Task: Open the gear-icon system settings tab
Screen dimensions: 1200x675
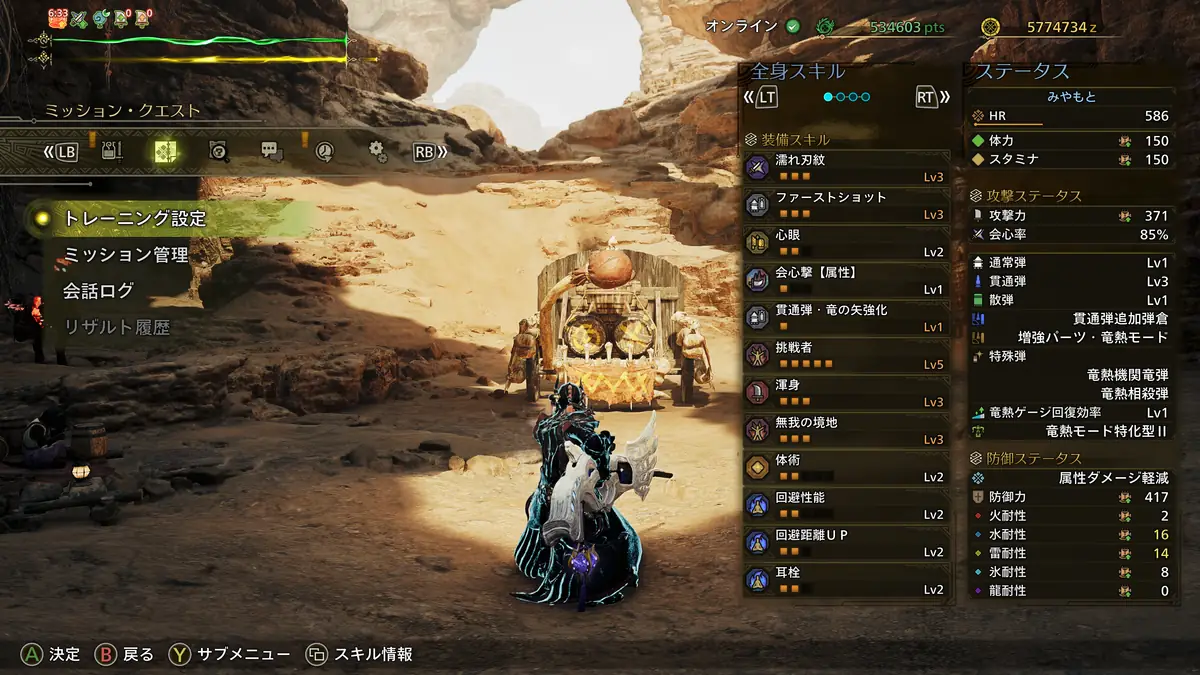Action: [377, 152]
